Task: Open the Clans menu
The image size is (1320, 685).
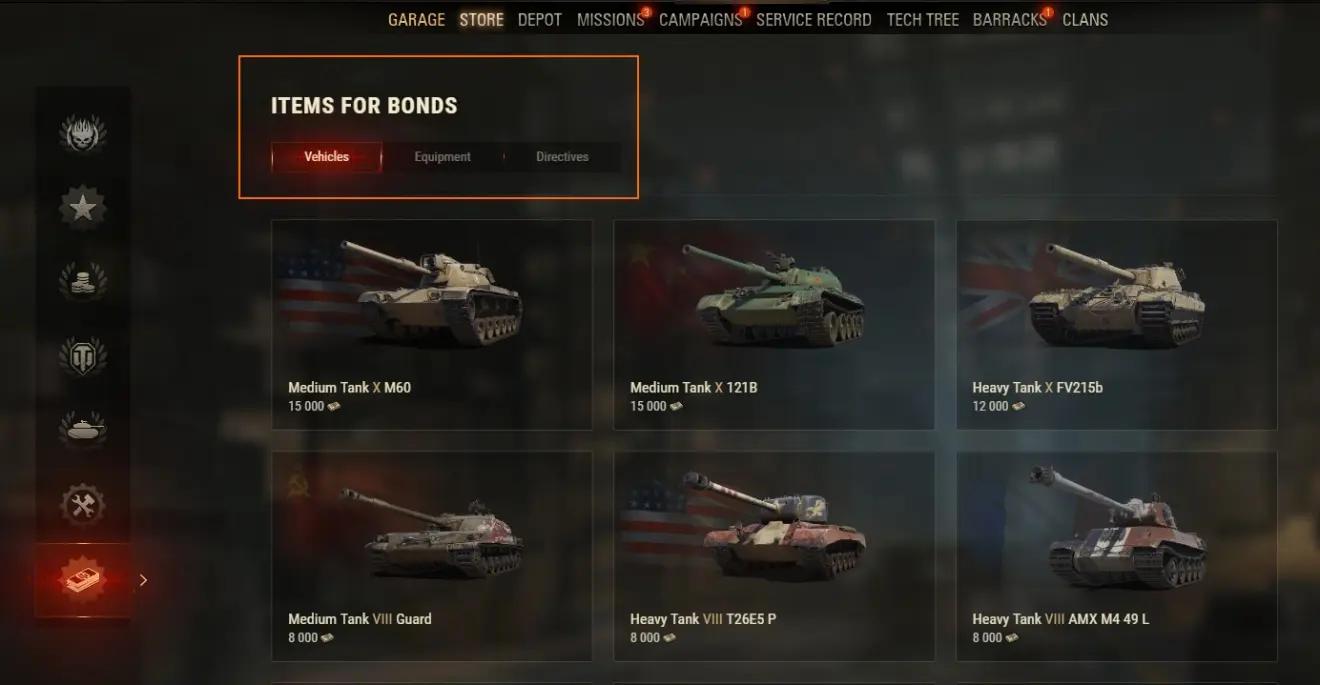Action: pyautogui.click(x=1085, y=20)
